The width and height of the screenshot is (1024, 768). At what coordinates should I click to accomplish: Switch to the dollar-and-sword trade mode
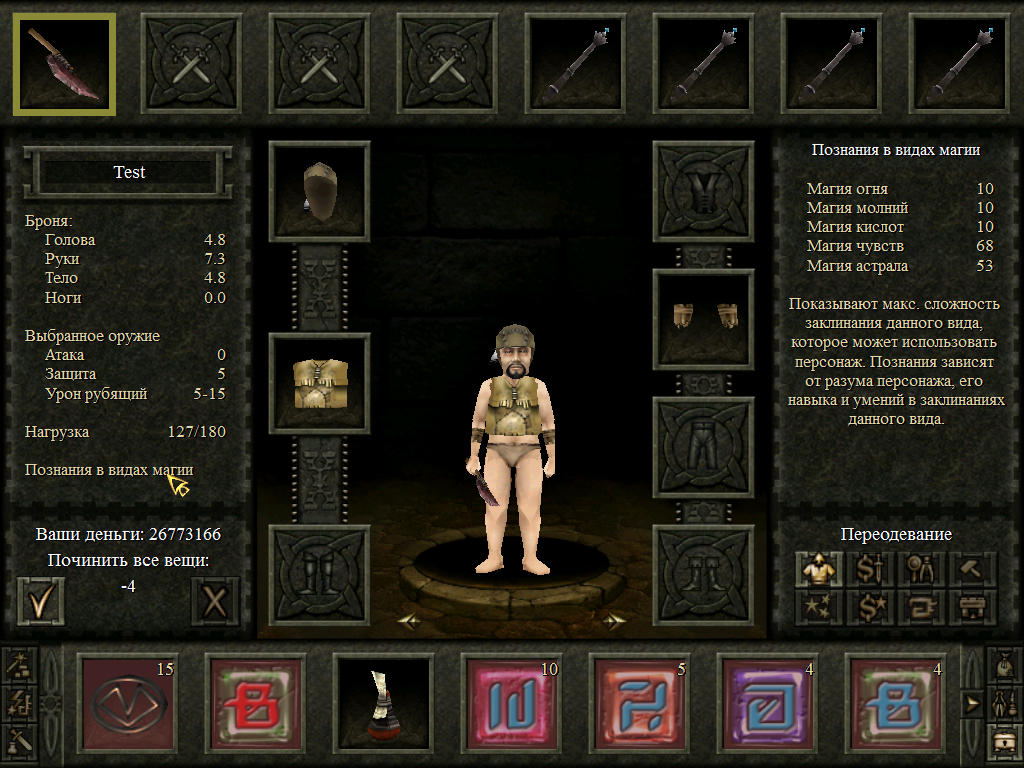[869, 570]
